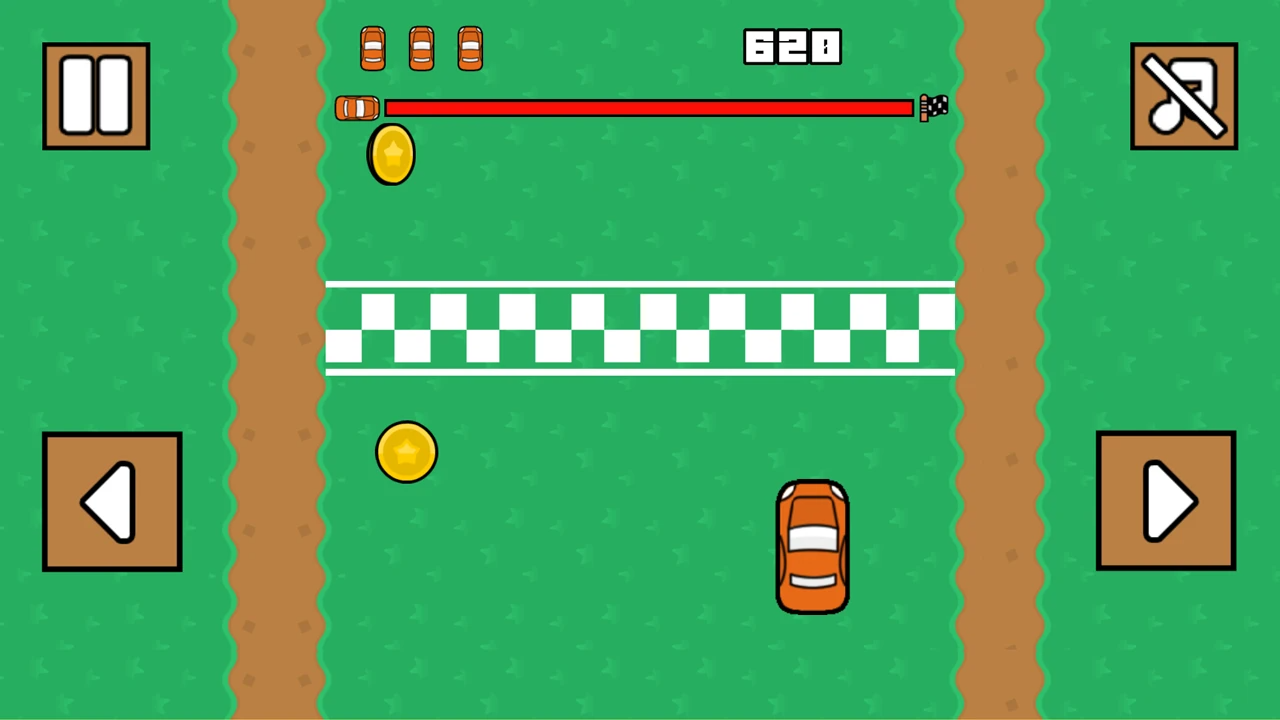Click the red race progress bar
The width and height of the screenshot is (1280, 720).
click(x=650, y=108)
